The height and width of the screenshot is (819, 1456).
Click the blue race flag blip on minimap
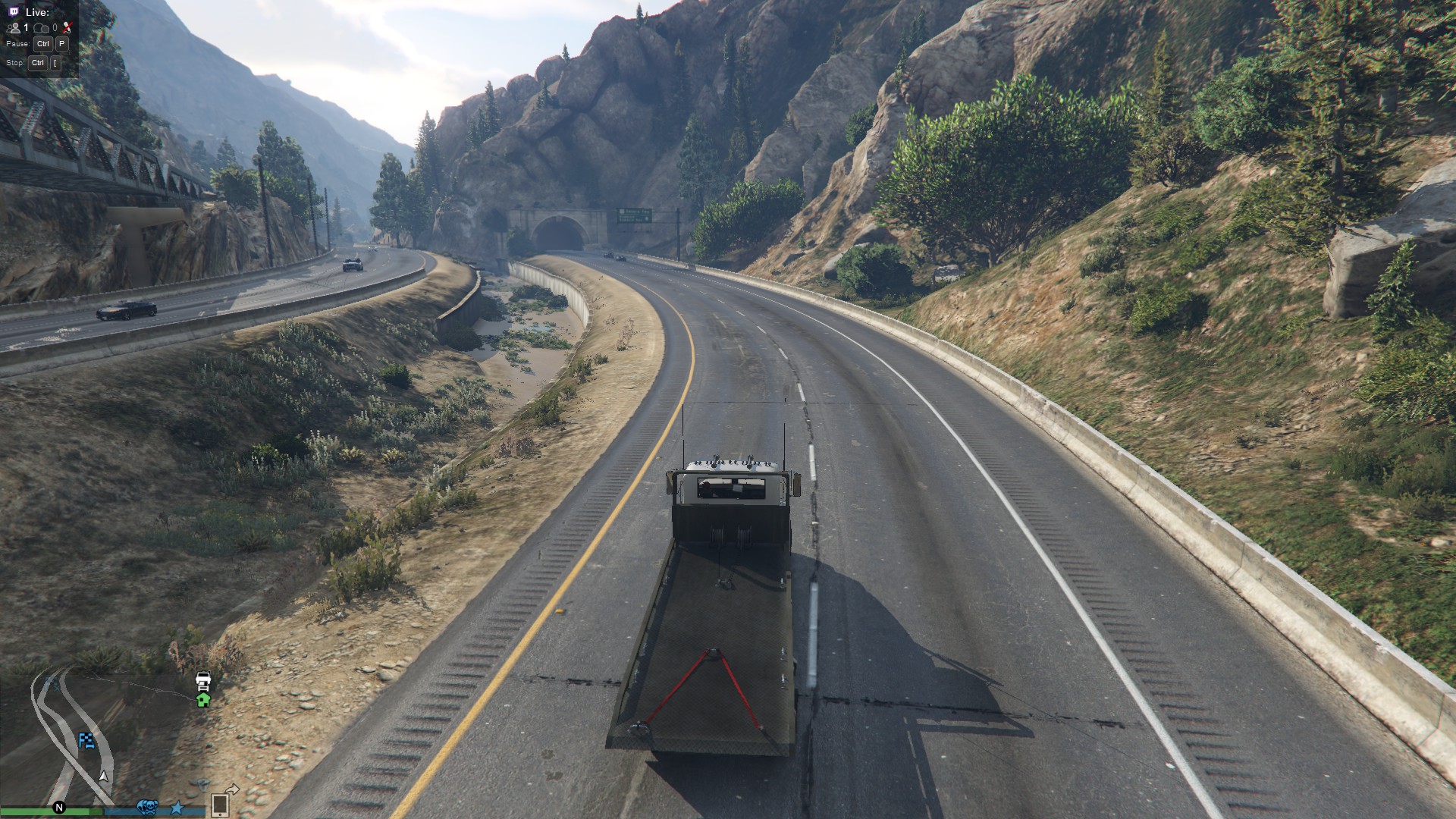(86, 740)
